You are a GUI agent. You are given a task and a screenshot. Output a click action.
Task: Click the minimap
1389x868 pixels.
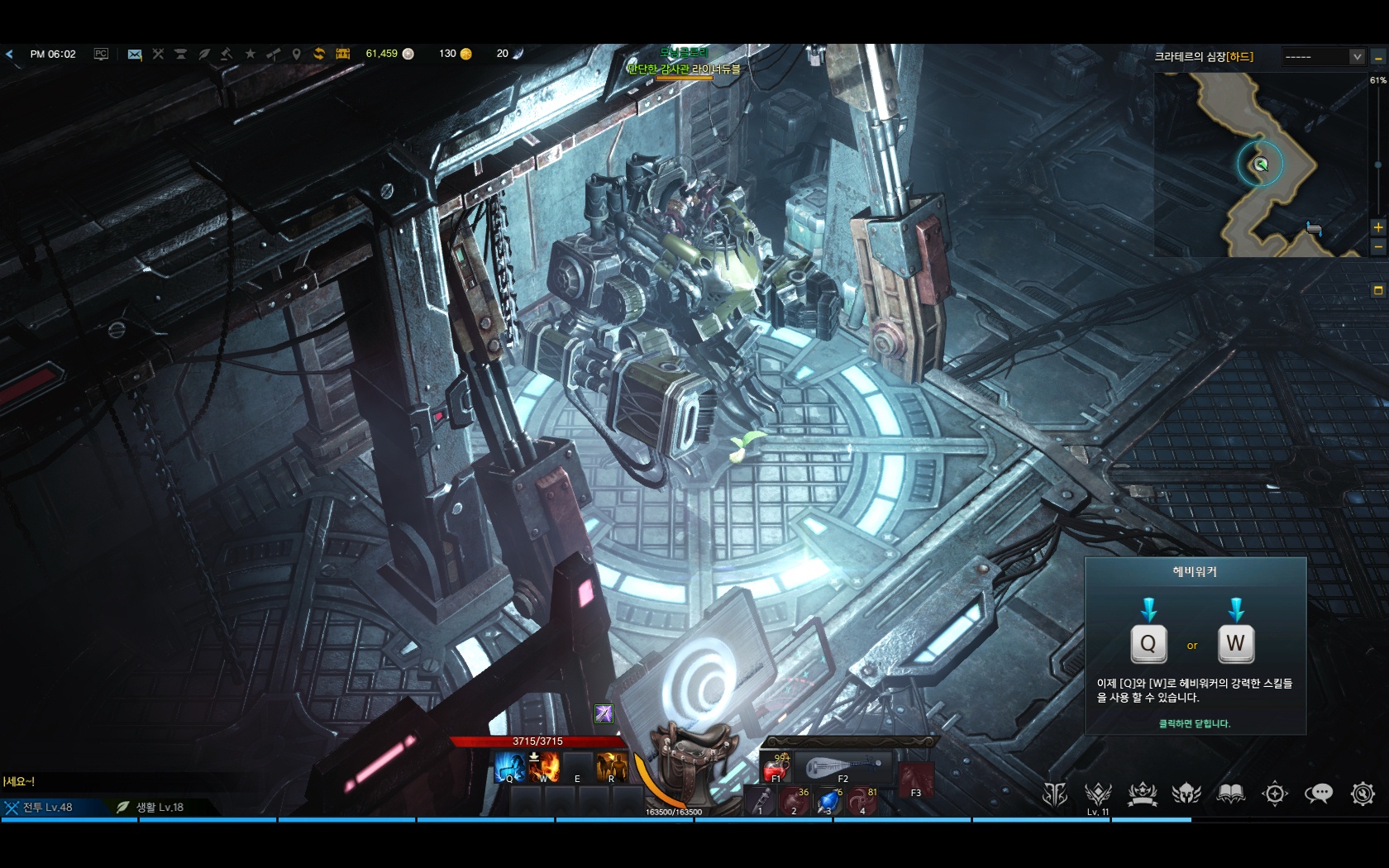1259,165
